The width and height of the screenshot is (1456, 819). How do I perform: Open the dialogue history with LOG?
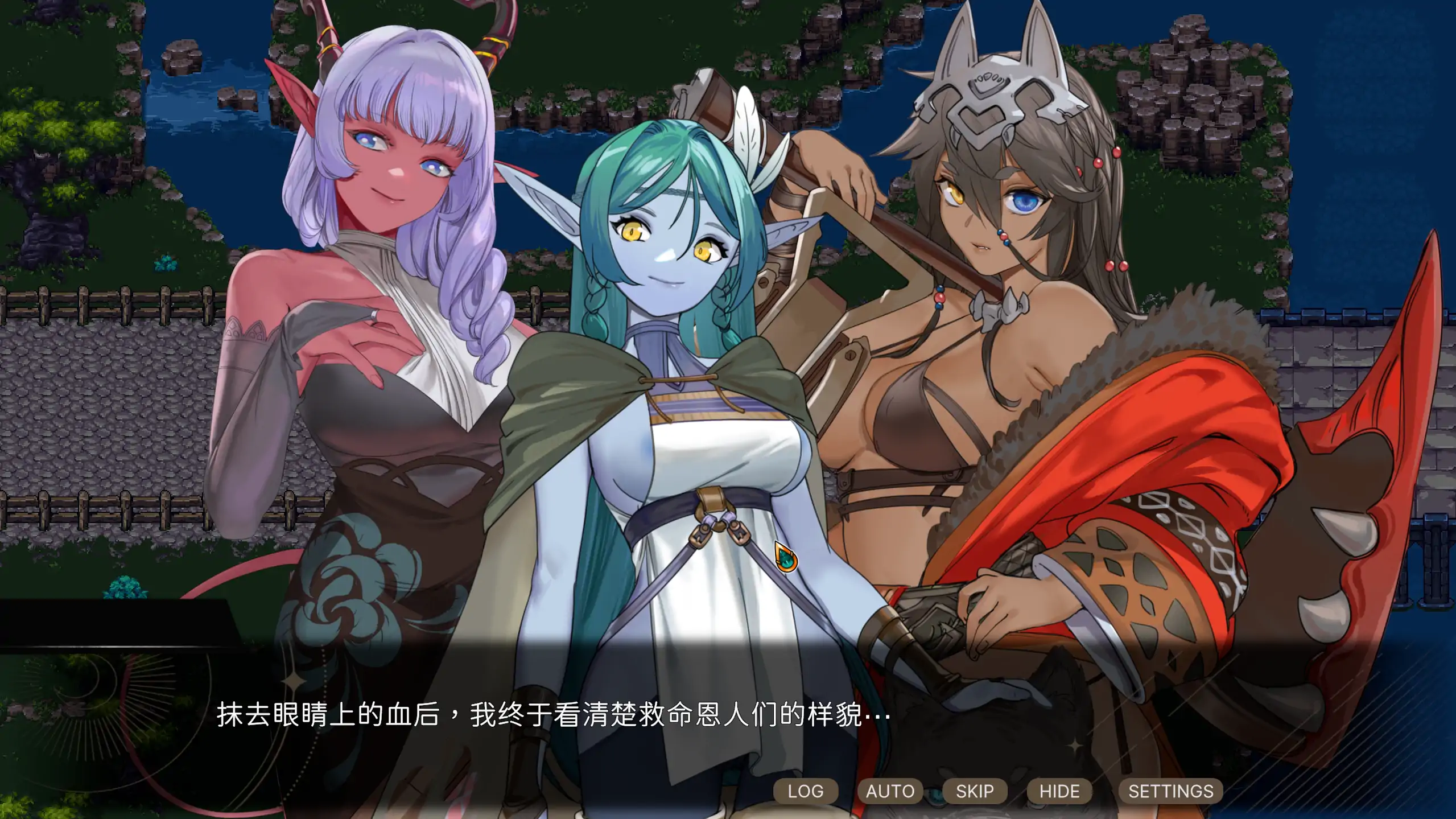806,791
